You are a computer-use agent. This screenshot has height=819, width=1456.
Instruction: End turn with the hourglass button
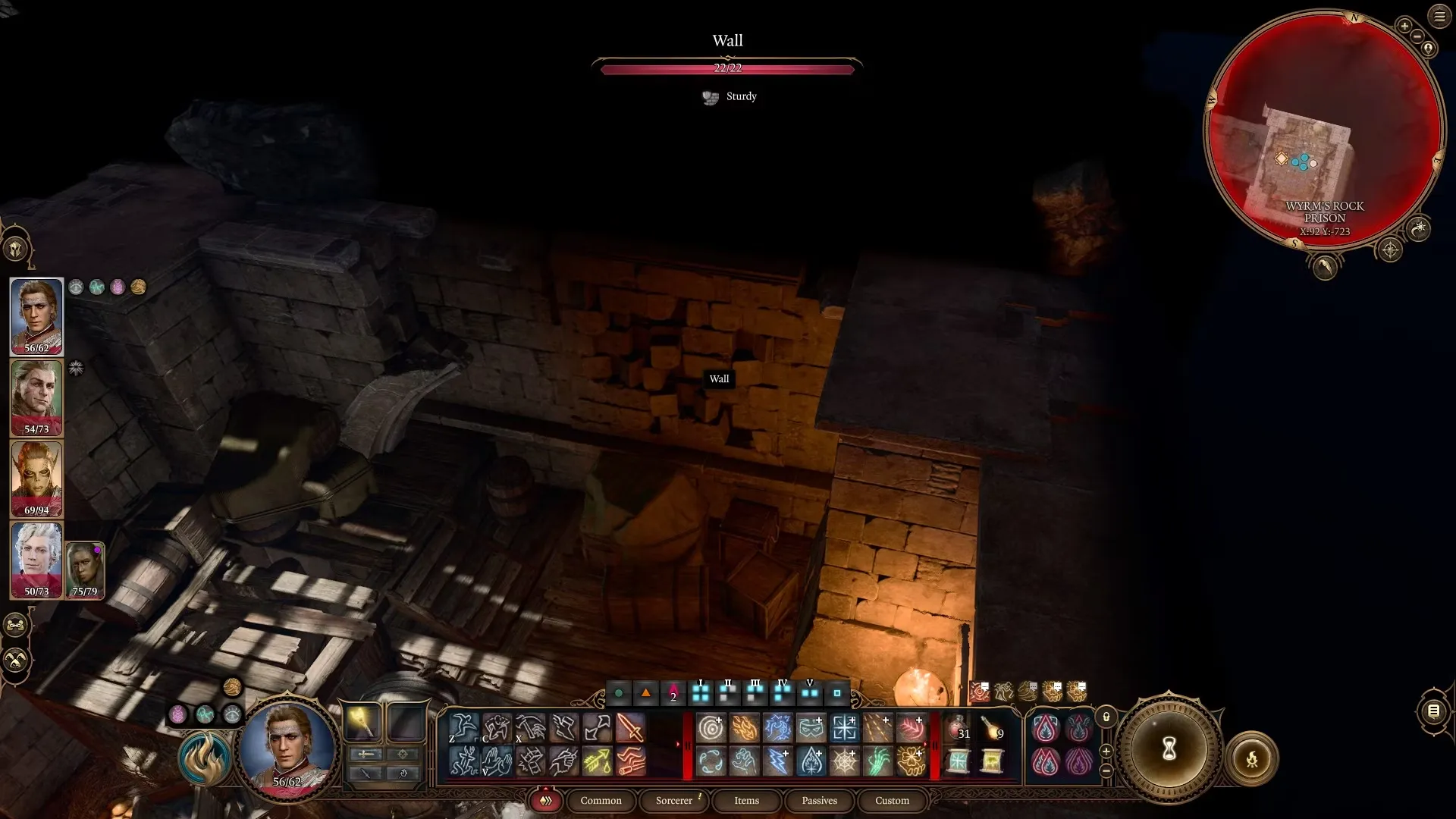[1169, 750]
